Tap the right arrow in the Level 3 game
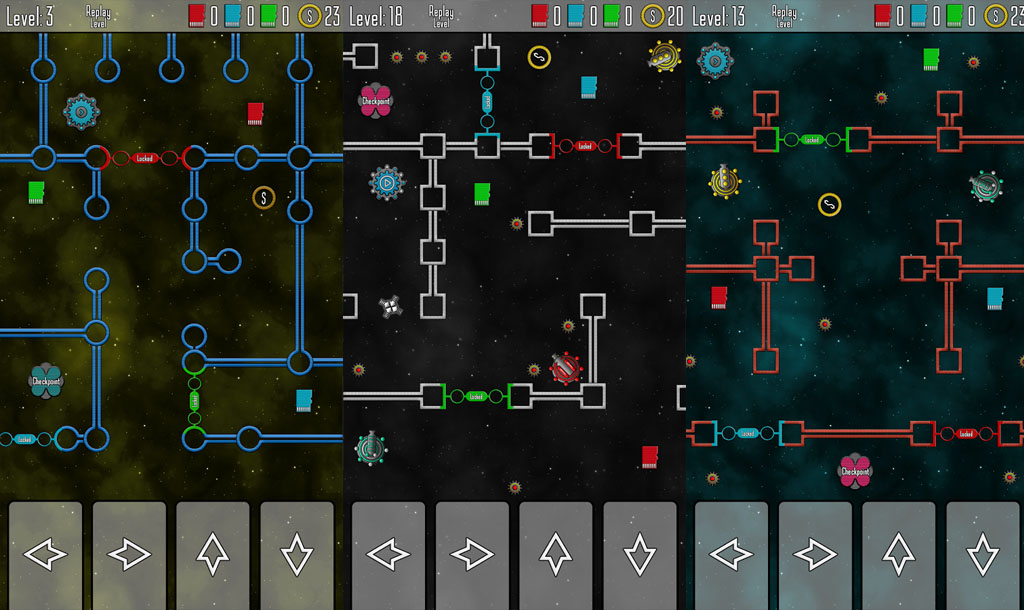 tap(129, 553)
